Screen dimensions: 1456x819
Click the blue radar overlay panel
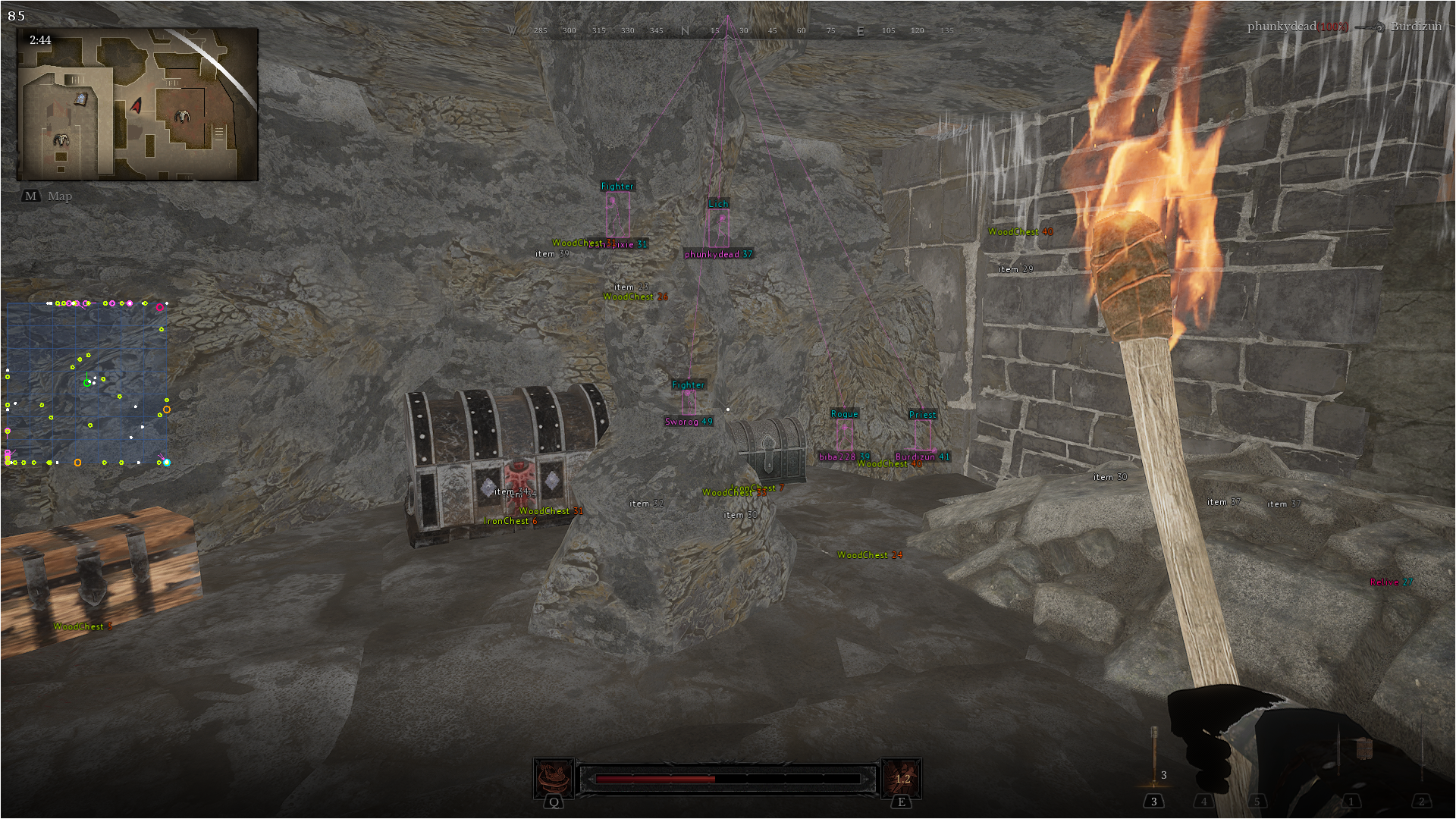point(87,383)
